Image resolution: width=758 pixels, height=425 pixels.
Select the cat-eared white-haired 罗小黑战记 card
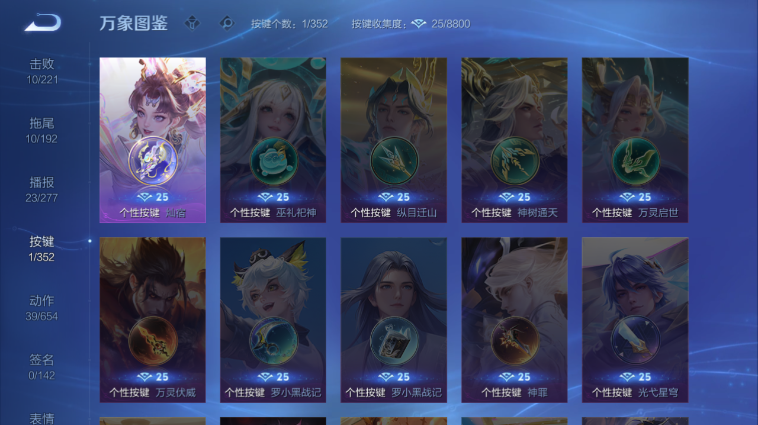coord(273,319)
